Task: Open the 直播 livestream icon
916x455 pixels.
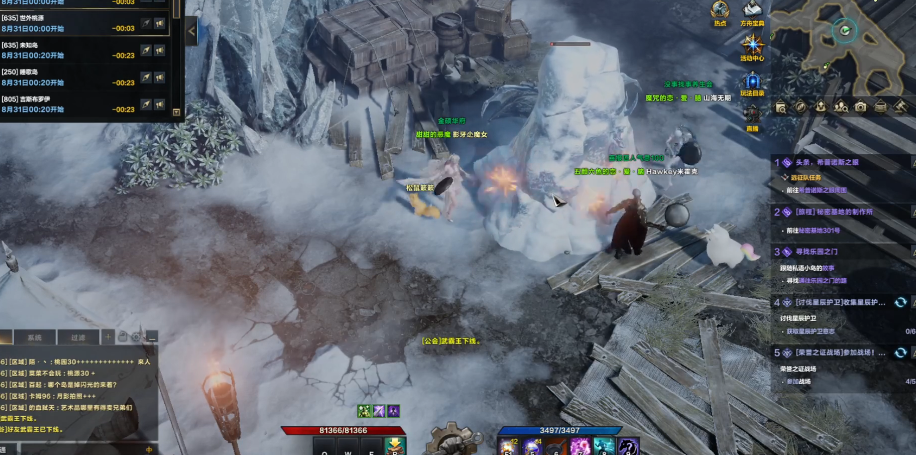Action: 752,115
